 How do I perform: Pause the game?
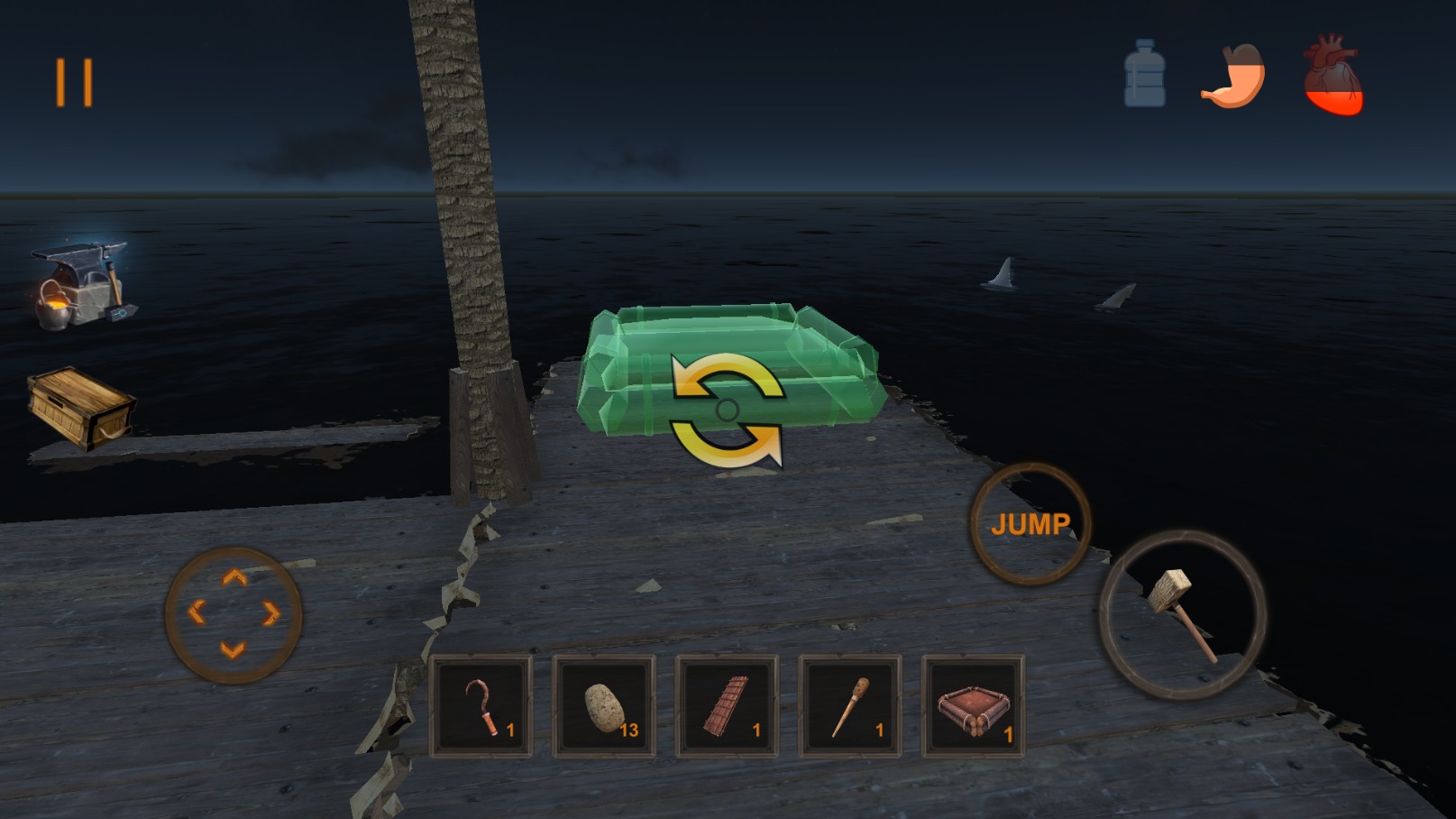click(74, 83)
